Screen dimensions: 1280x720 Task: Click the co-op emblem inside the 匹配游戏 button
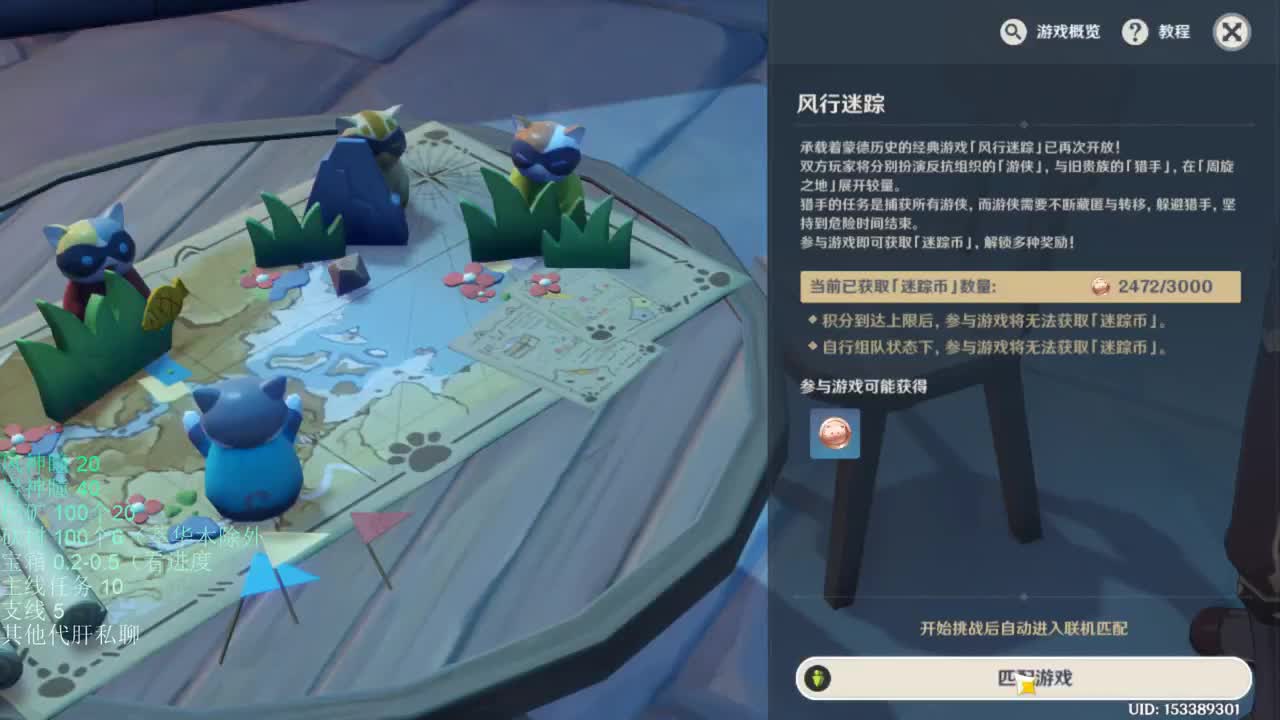click(819, 678)
